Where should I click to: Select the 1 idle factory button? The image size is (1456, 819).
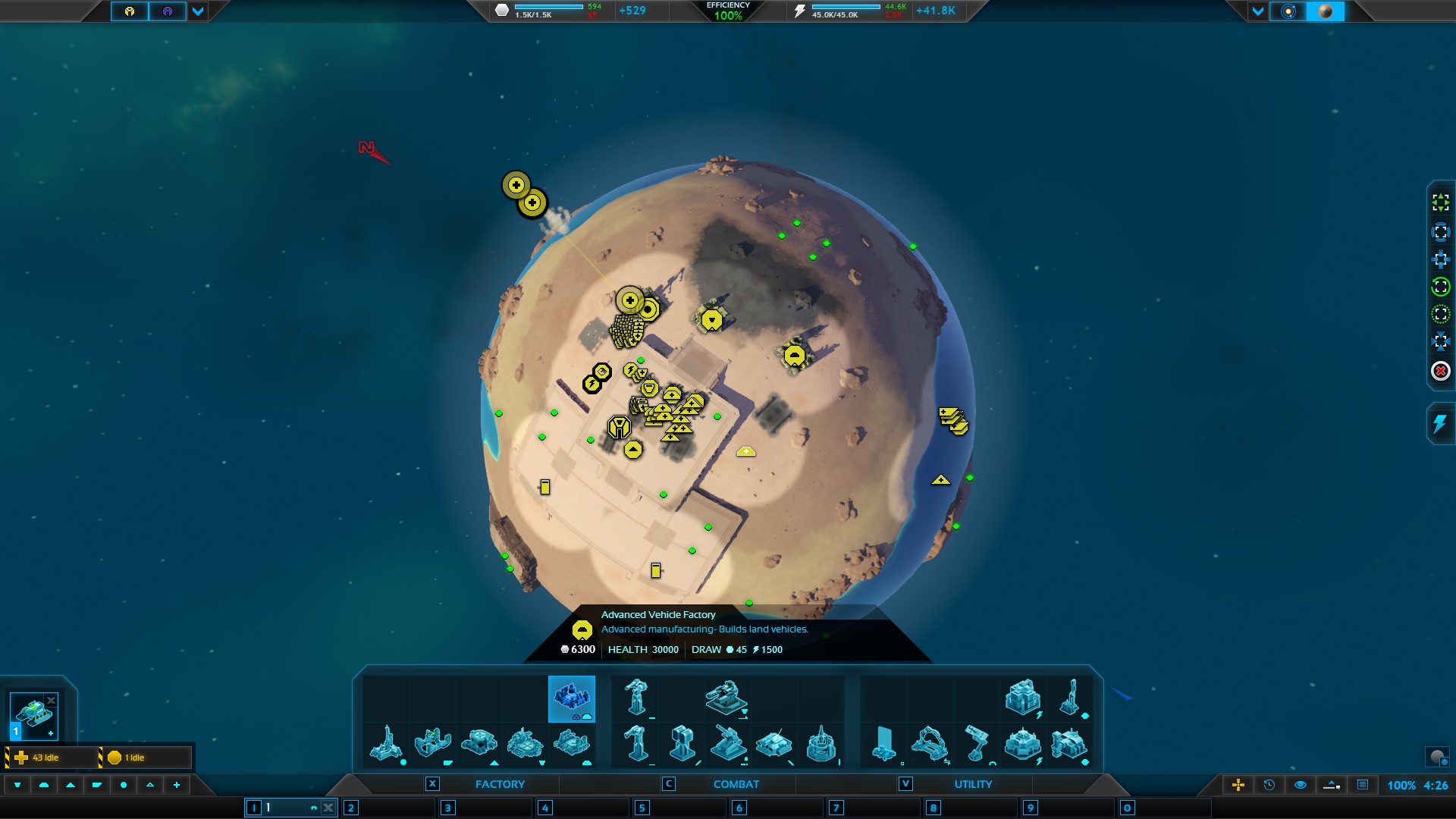[144, 758]
